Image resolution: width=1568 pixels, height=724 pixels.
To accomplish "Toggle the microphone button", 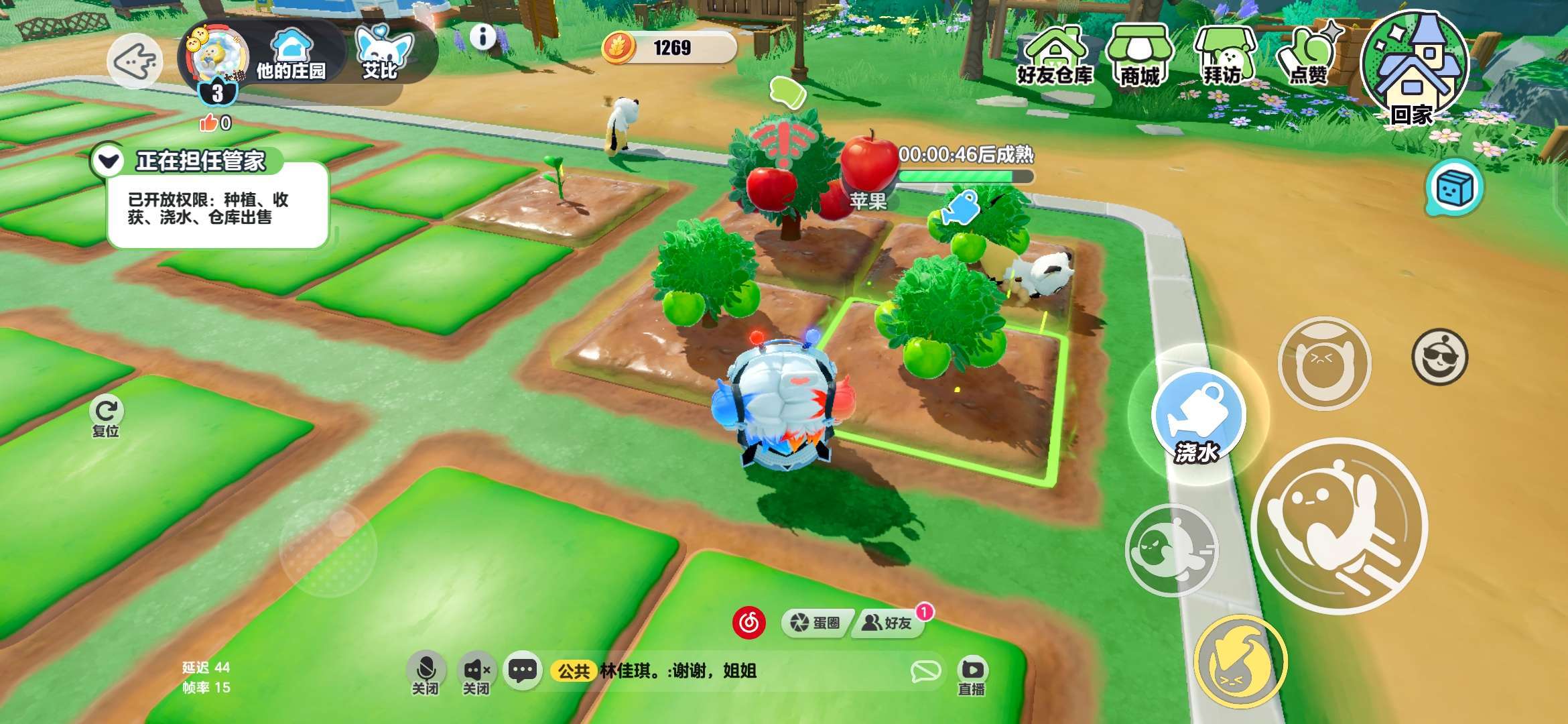I will pyautogui.click(x=426, y=672).
